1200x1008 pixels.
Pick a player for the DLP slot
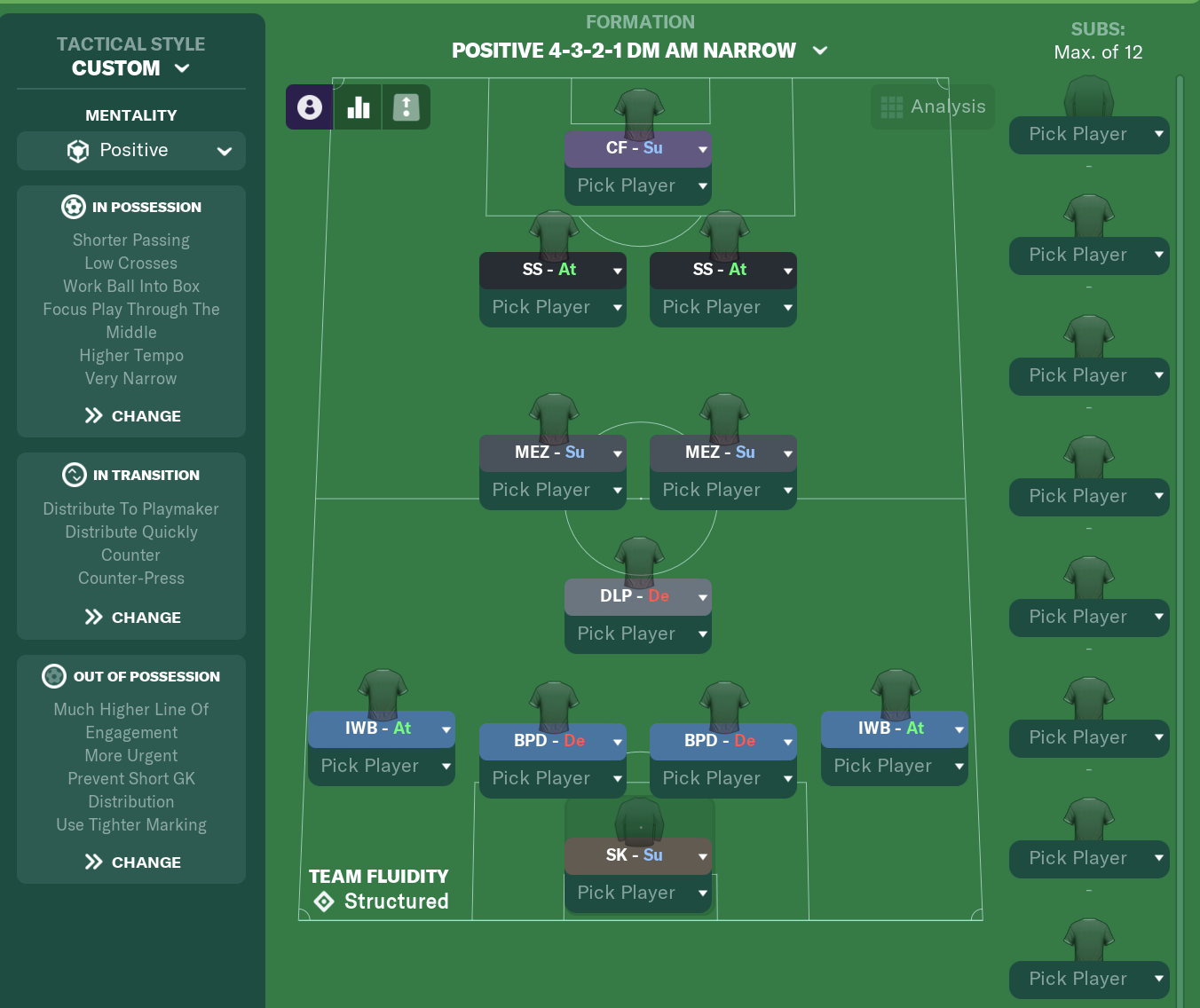(x=637, y=634)
